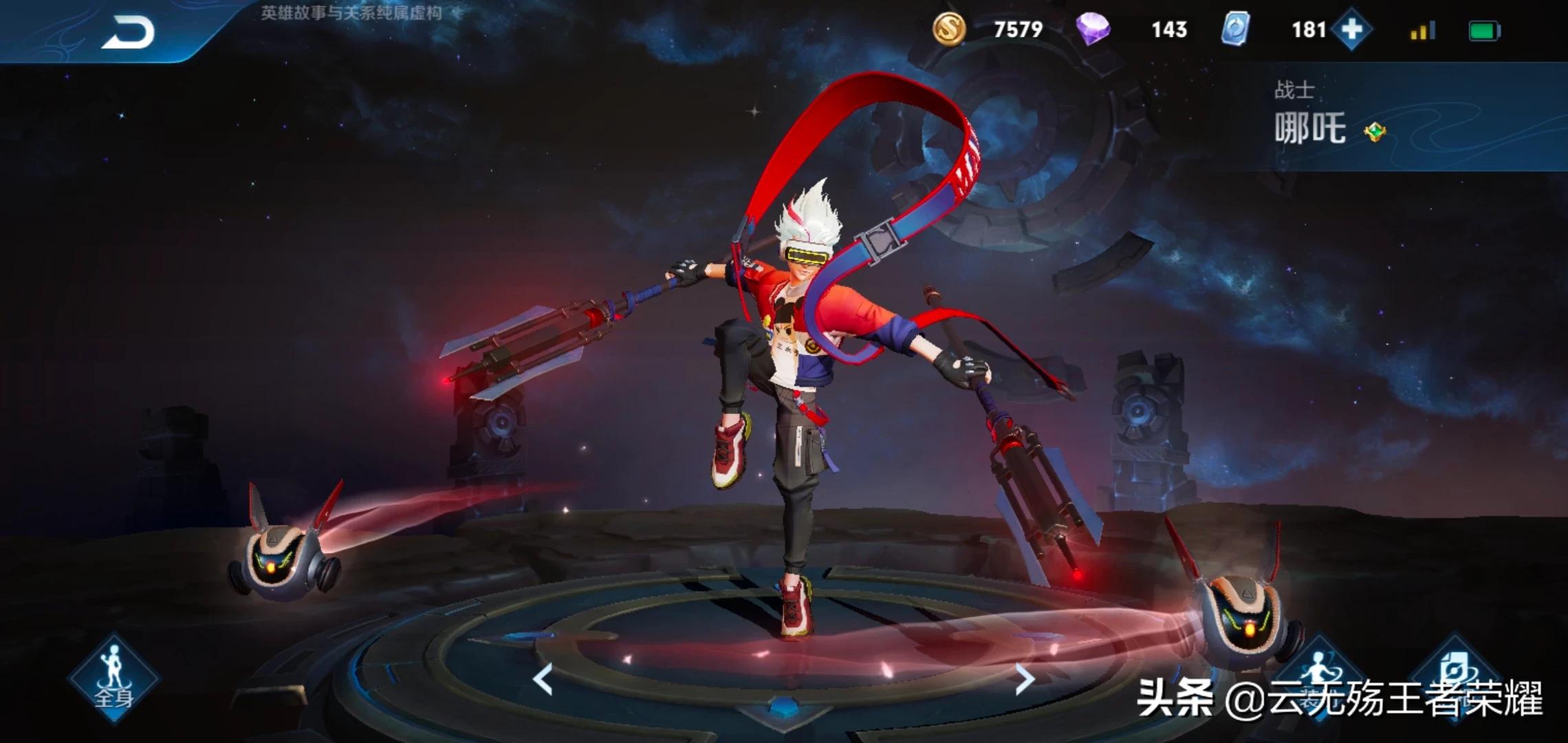Click the gold coin currency icon
Screen dimensions: 1568x743
(x=949, y=30)
